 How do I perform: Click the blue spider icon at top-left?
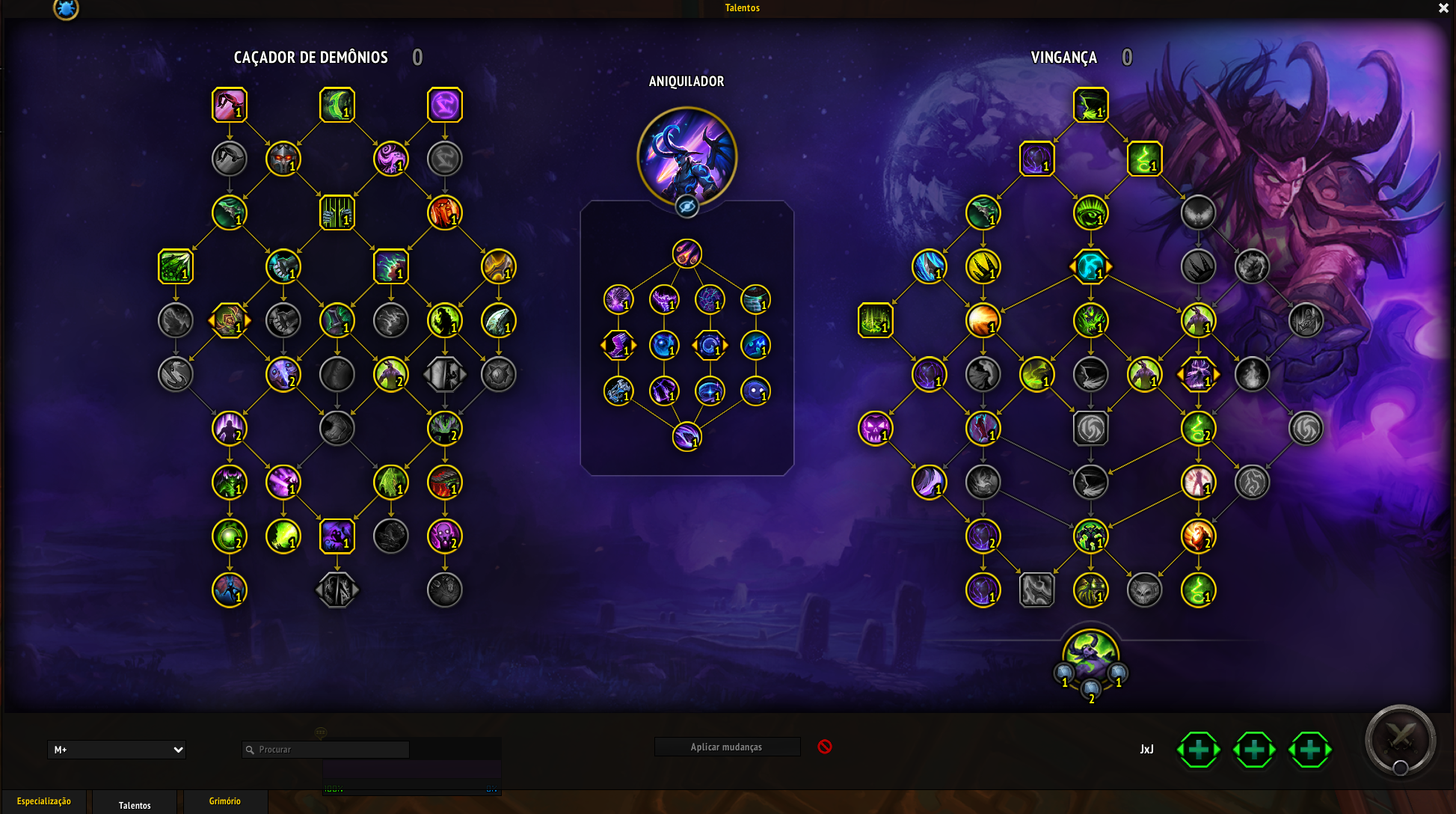(66, 9)
